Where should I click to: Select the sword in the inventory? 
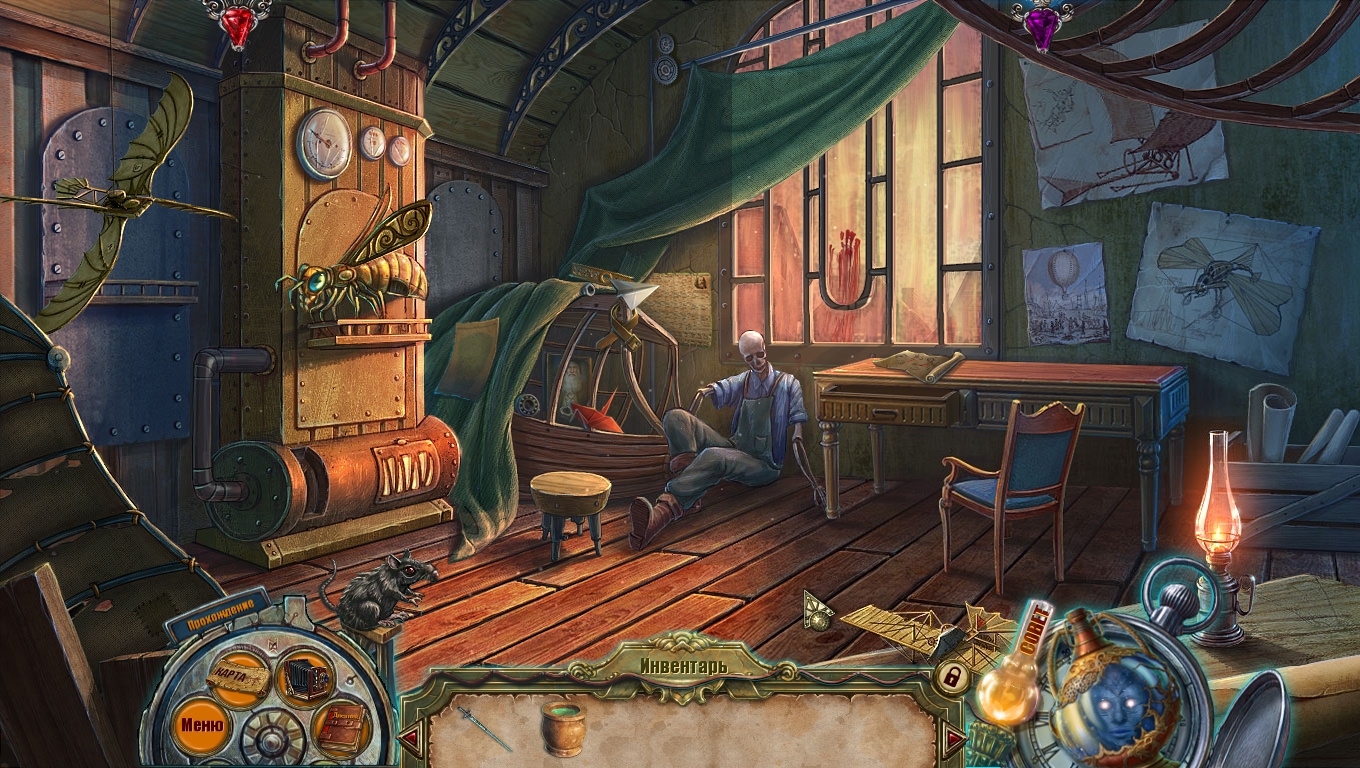point(484,727)
